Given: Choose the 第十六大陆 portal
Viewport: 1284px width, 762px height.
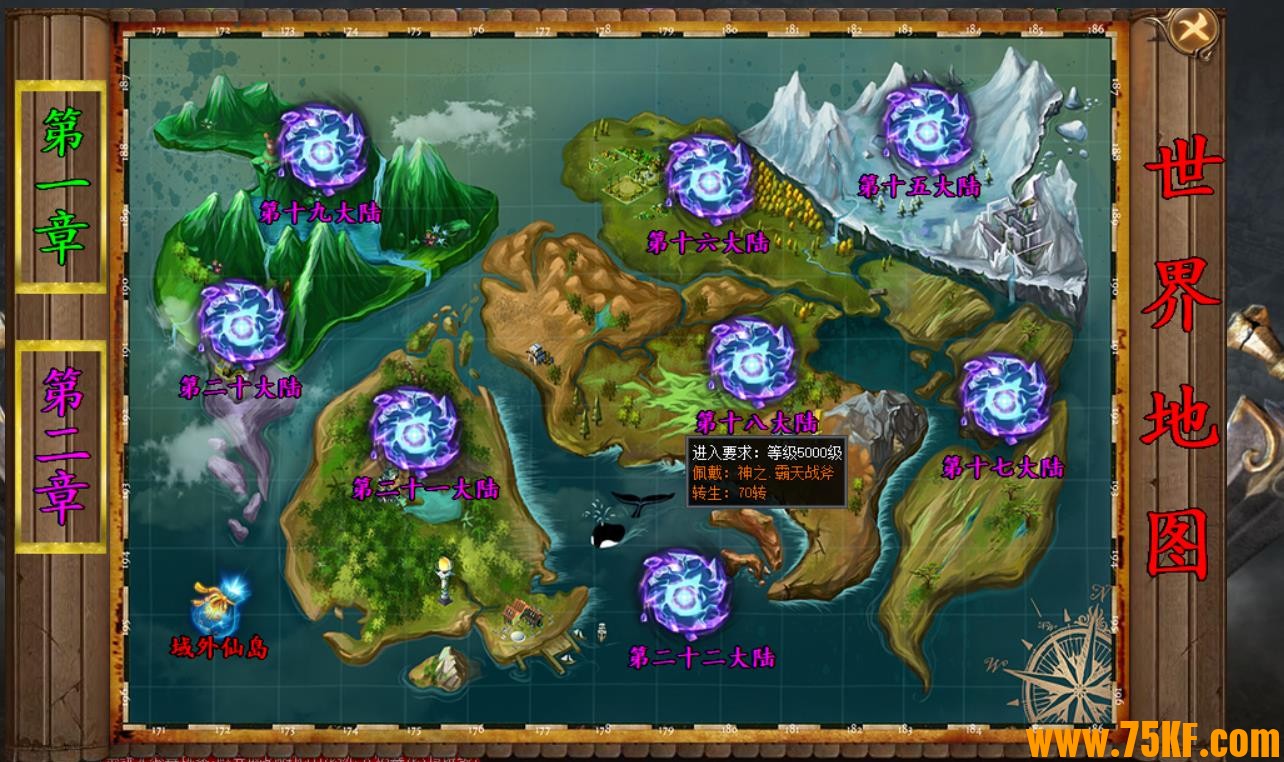Looking at the screenshot, I should coord(708,180).
